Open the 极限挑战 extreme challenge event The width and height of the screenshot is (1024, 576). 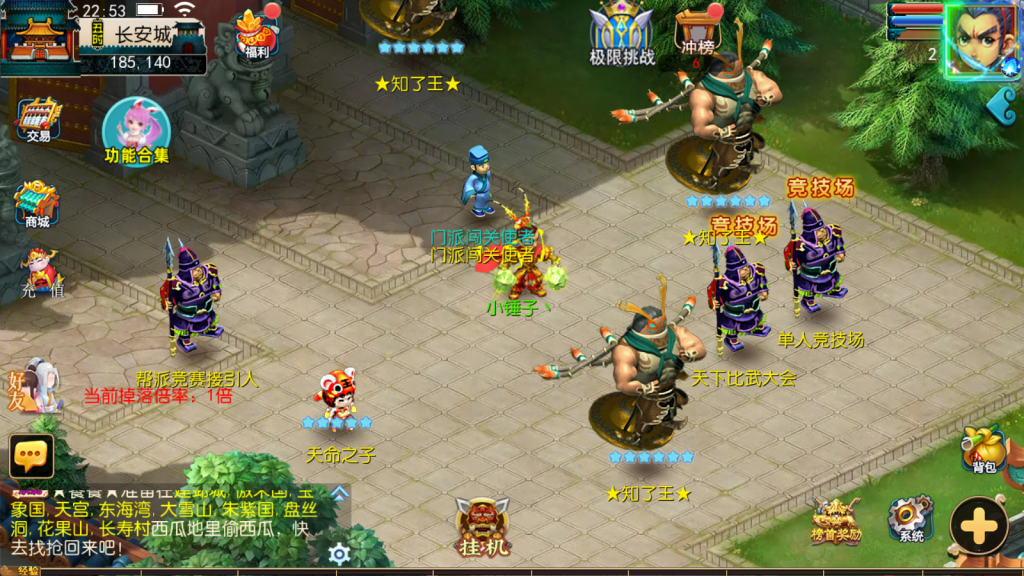pos(621,33)
